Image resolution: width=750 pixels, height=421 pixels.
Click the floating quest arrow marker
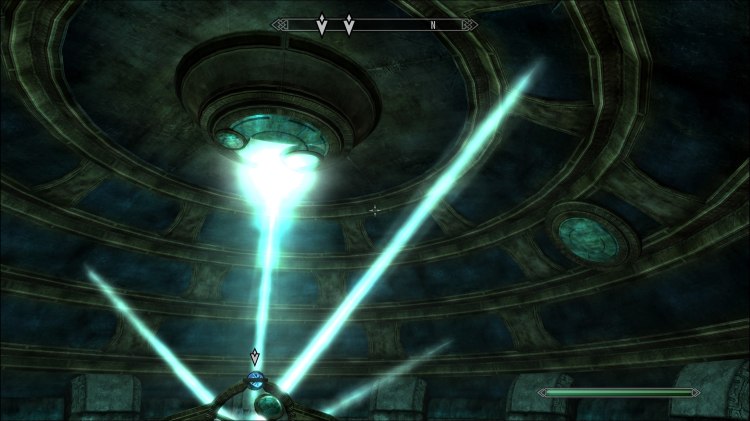point(254,357)
